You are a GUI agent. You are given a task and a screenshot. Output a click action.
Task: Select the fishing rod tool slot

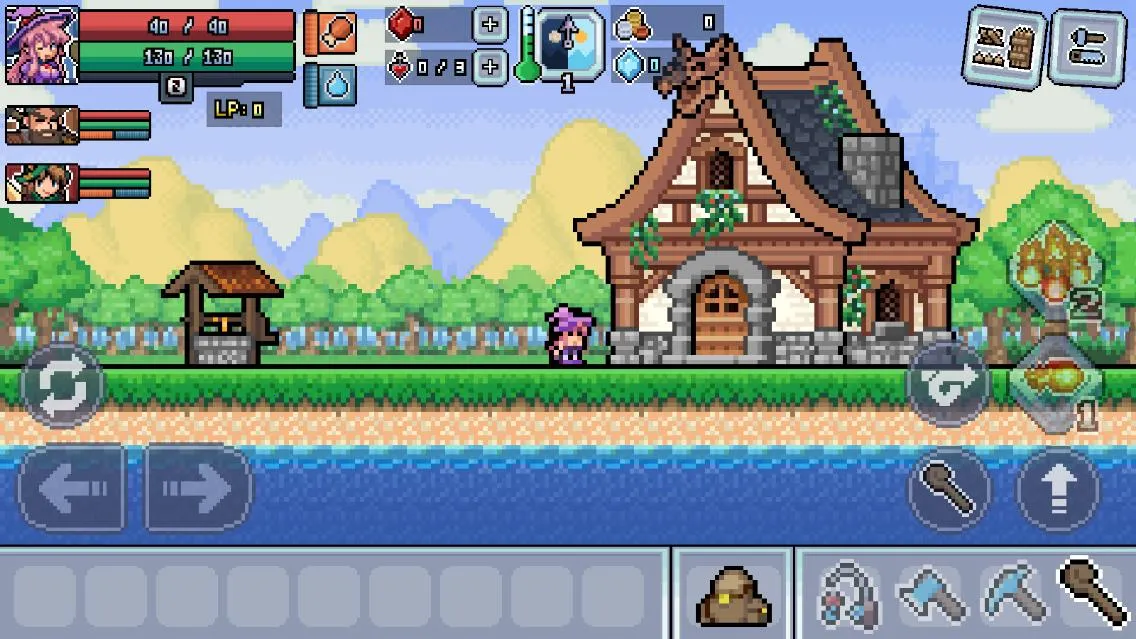tap(848, 595)
